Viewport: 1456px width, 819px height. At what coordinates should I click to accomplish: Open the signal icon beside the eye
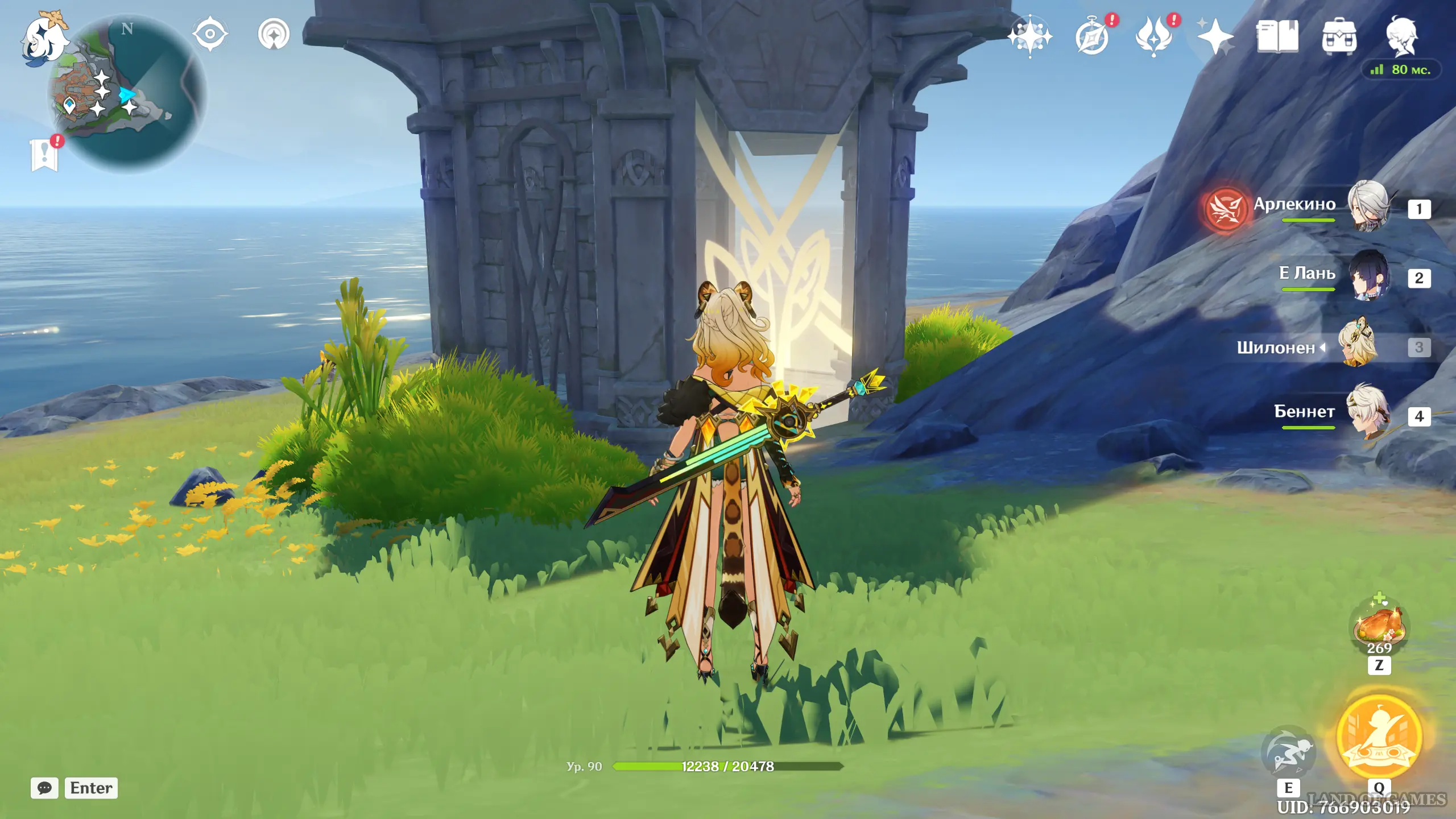274,35
